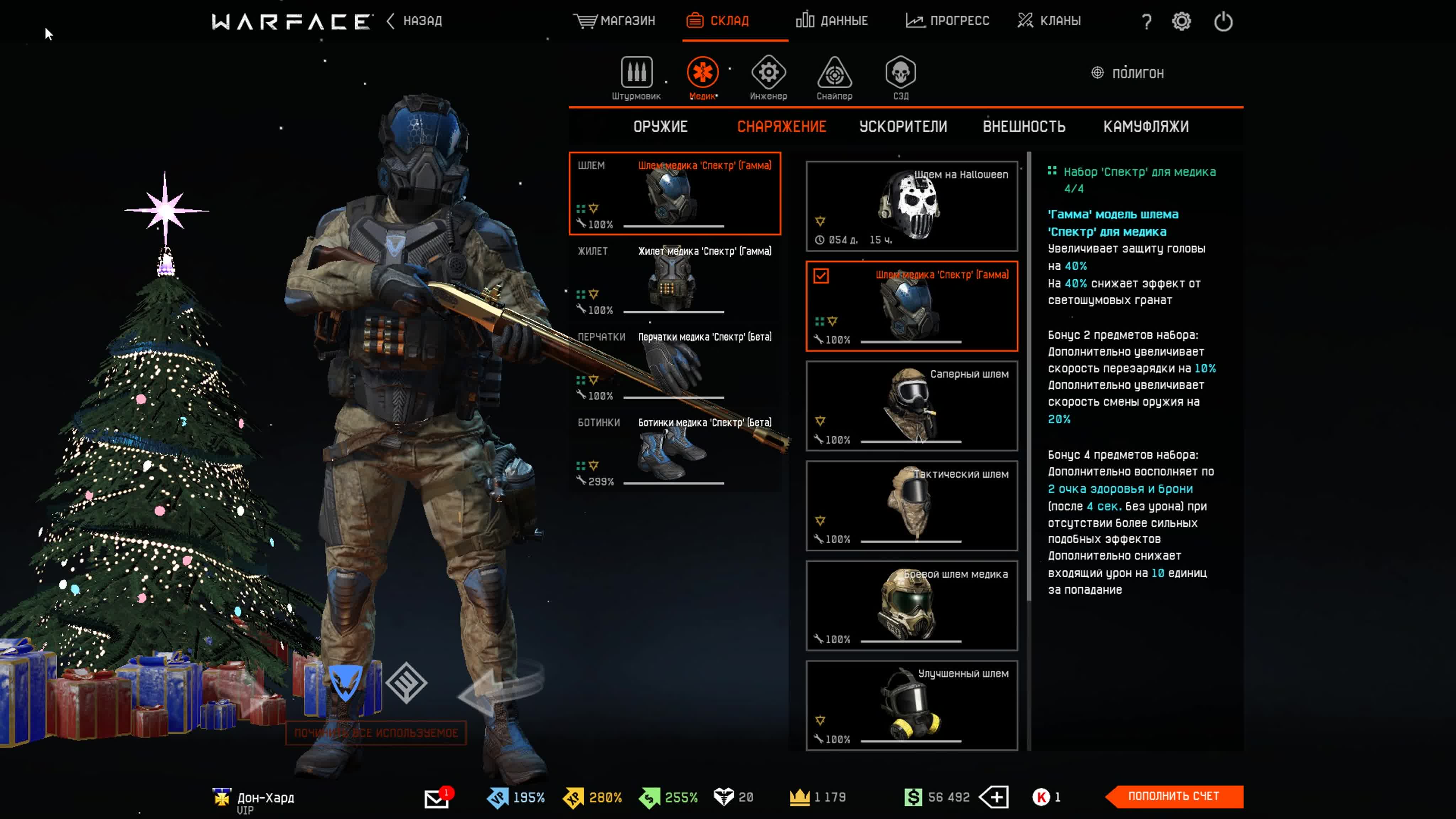Choose the Саперный шлем helmet
This screenshot has width=1456, height=819.
pos(911,406)
